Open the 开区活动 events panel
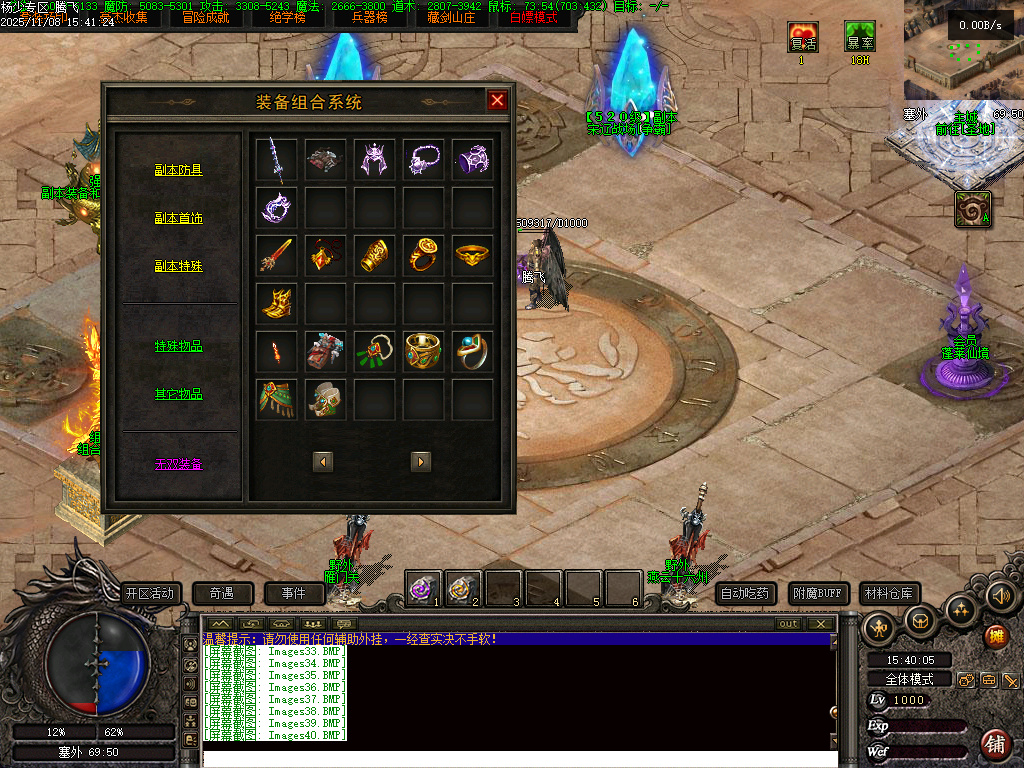Viewport: 1024px width, 768px height. pyautogui.click(x=149, y=593)
